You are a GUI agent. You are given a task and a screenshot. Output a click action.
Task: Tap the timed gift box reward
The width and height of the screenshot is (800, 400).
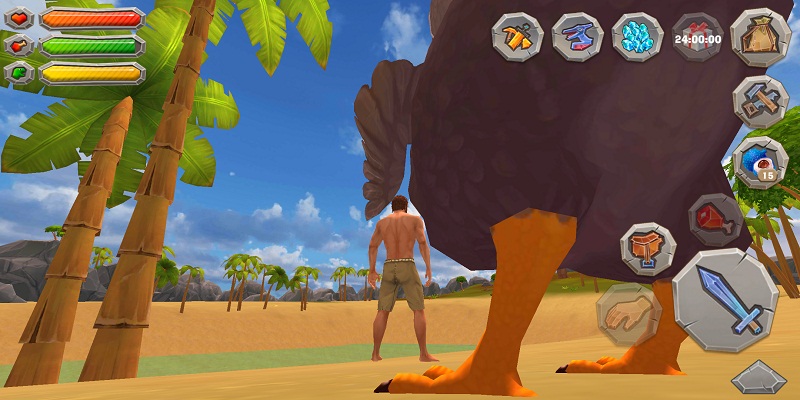pos(697,38)
